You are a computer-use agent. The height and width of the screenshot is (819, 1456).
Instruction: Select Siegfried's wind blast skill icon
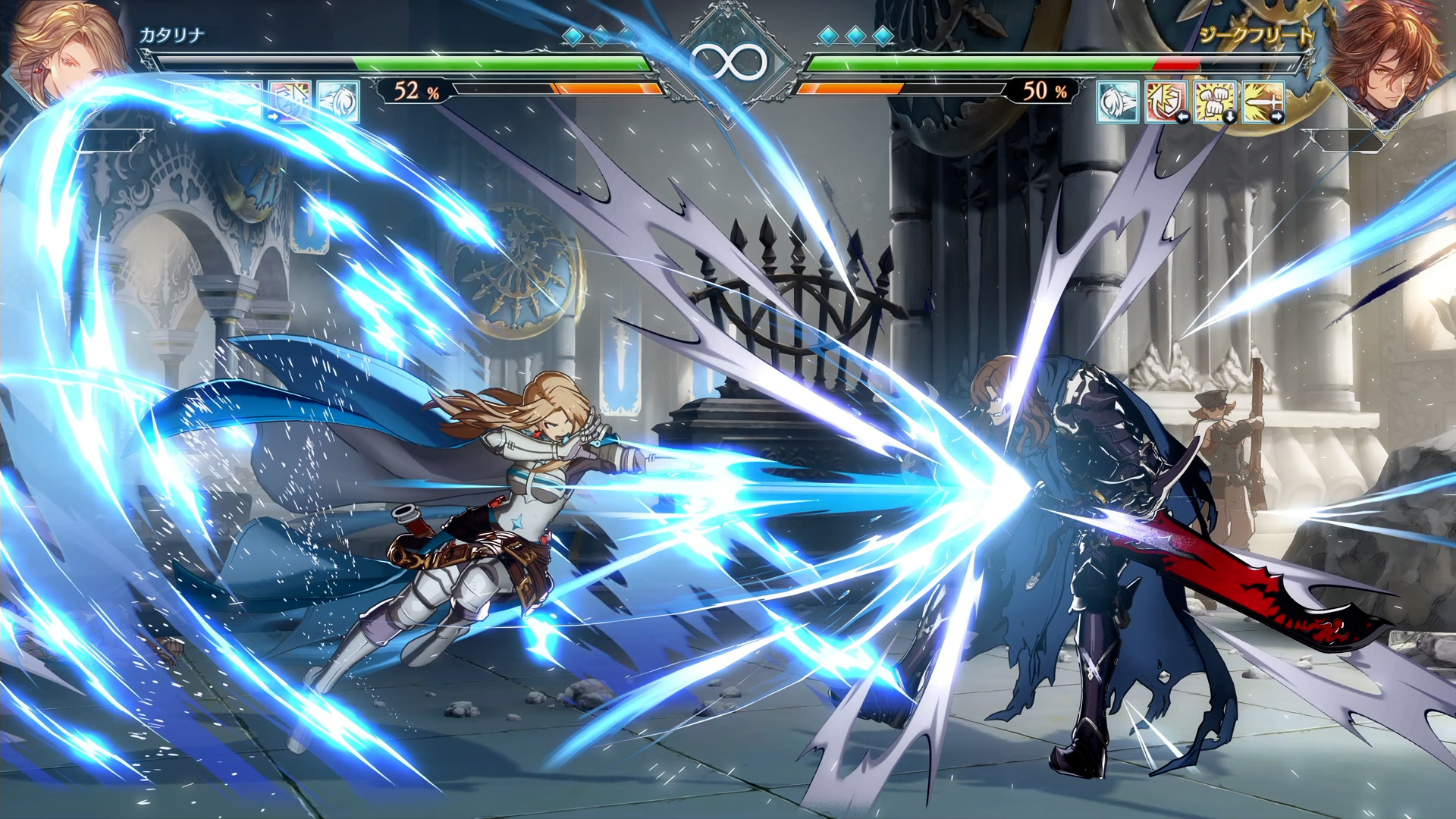pyautogui.click(x=1118, y=102)
